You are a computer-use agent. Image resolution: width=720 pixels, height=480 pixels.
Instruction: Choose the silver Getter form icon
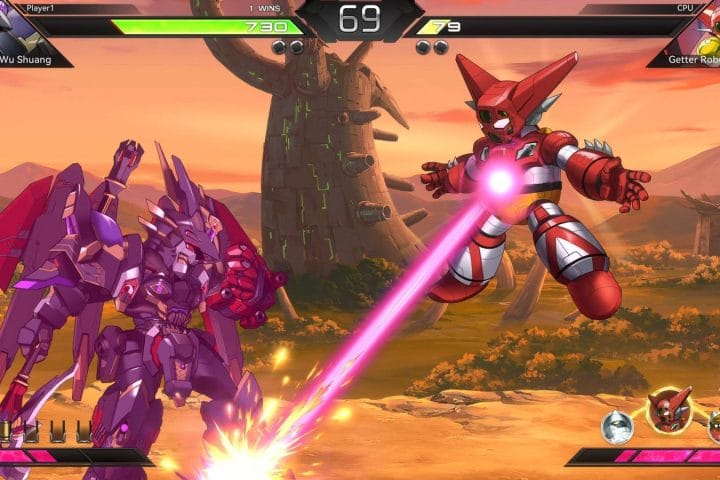coord(617,427)
